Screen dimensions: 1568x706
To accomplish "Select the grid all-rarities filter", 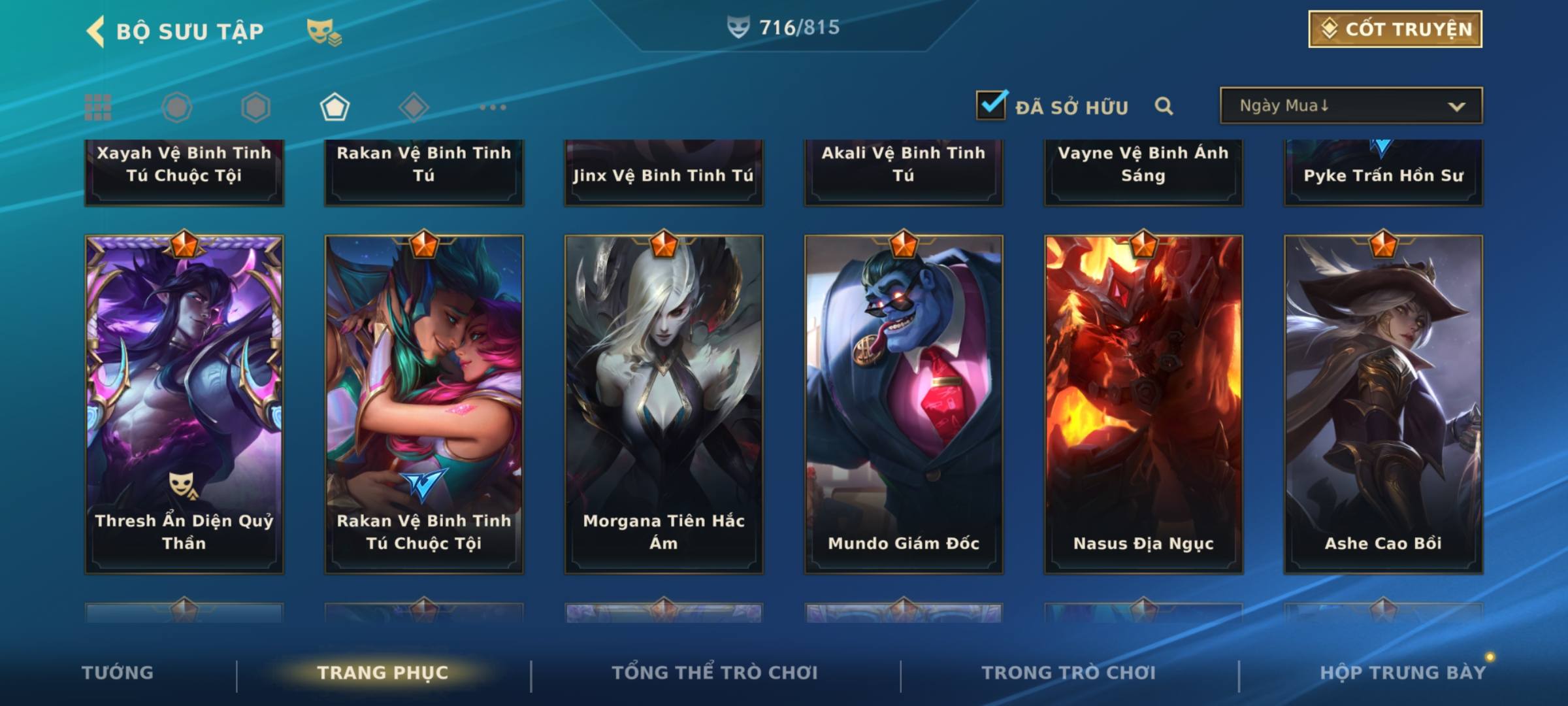I will tap(98, 107).
